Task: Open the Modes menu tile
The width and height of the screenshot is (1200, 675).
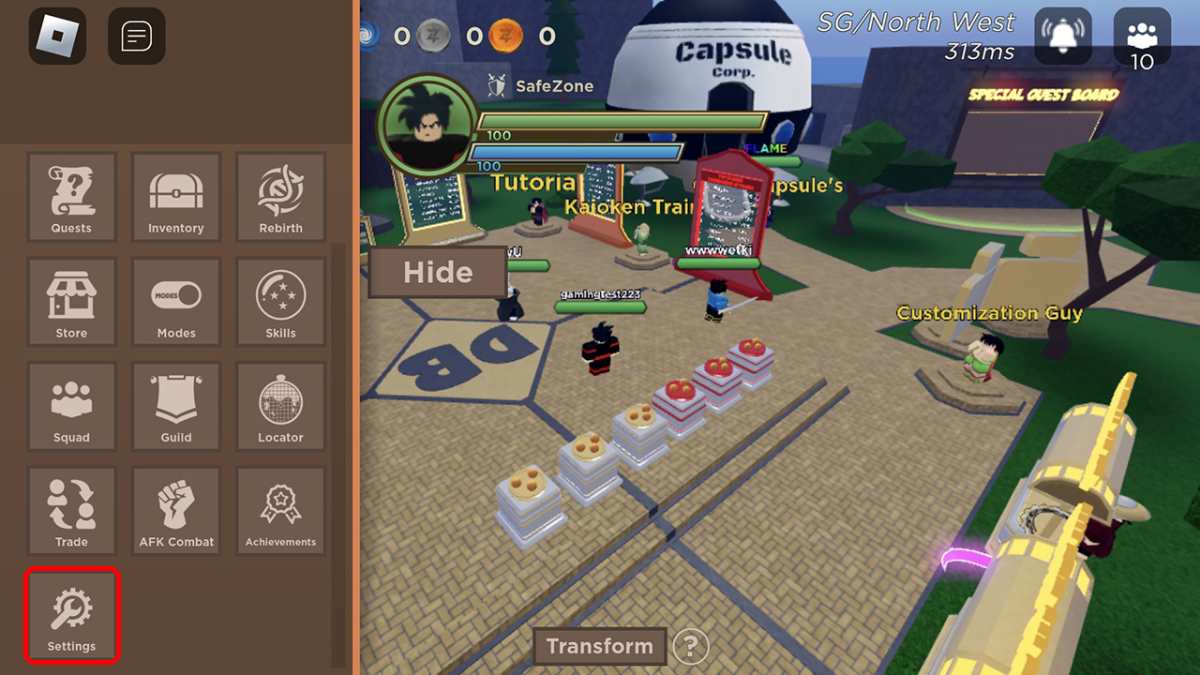Action: (x=176, y=301)
